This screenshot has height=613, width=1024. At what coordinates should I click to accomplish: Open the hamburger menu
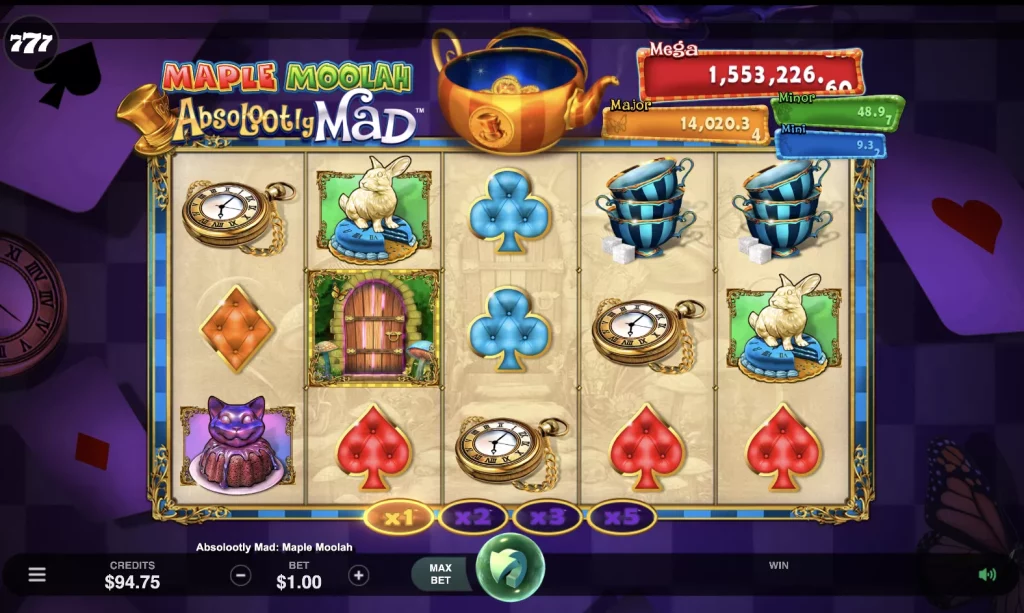coord(37,575)
